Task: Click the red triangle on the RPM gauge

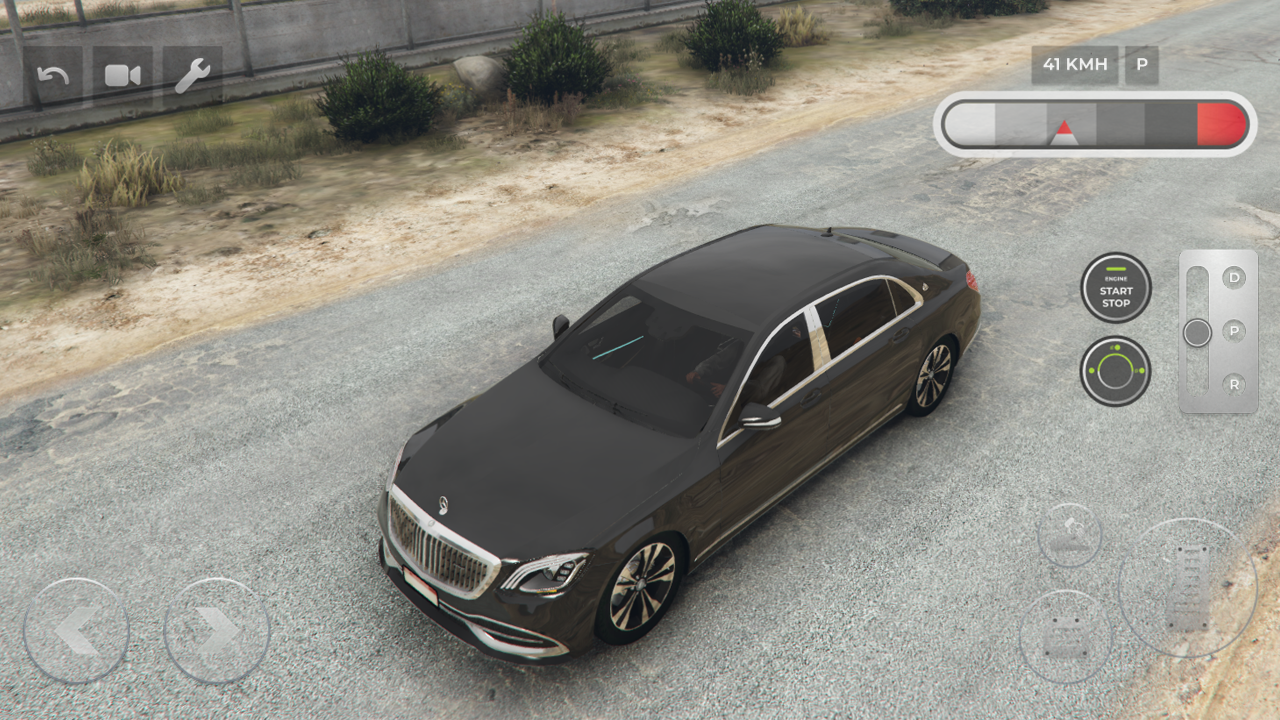Action: click(1063, 128)
